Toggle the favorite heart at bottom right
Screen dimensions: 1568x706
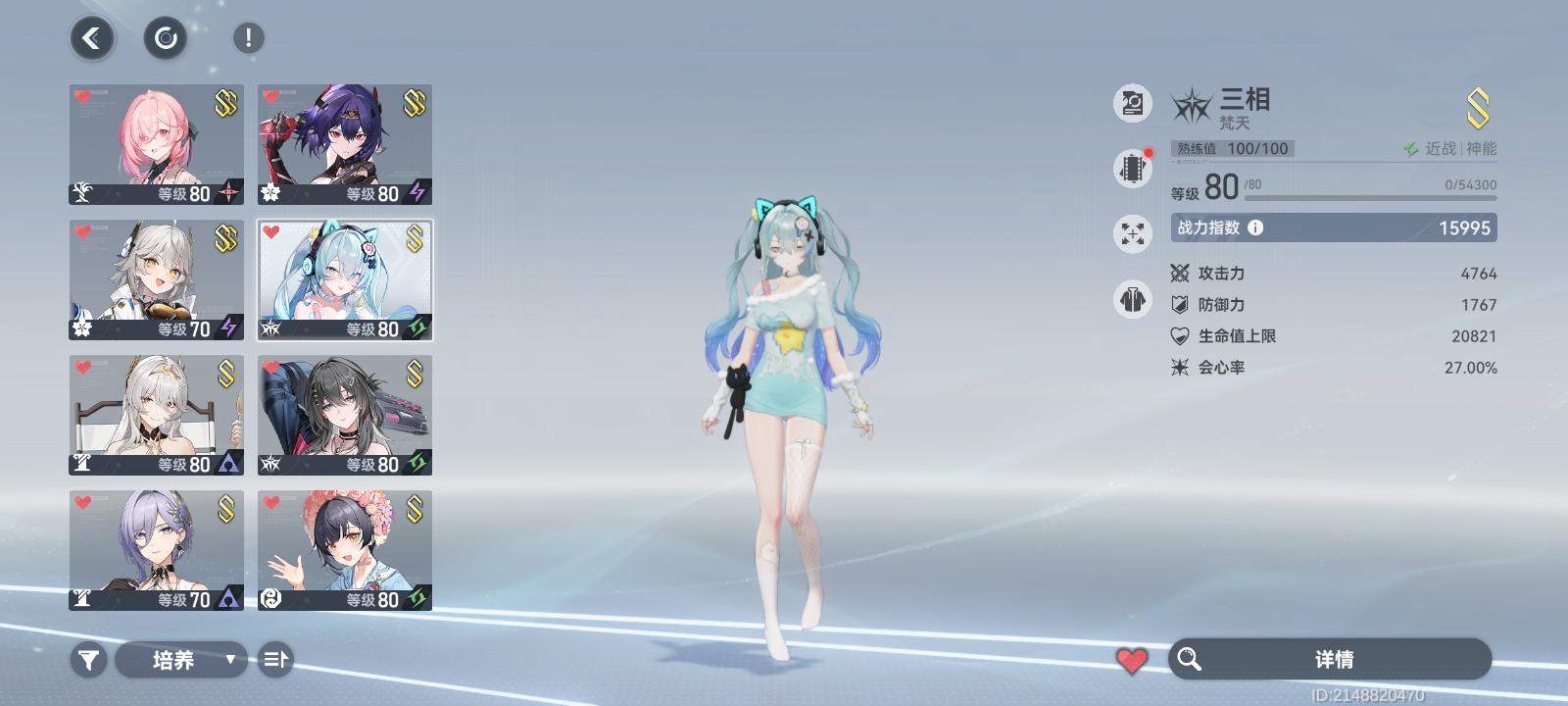pos(1133,659)
